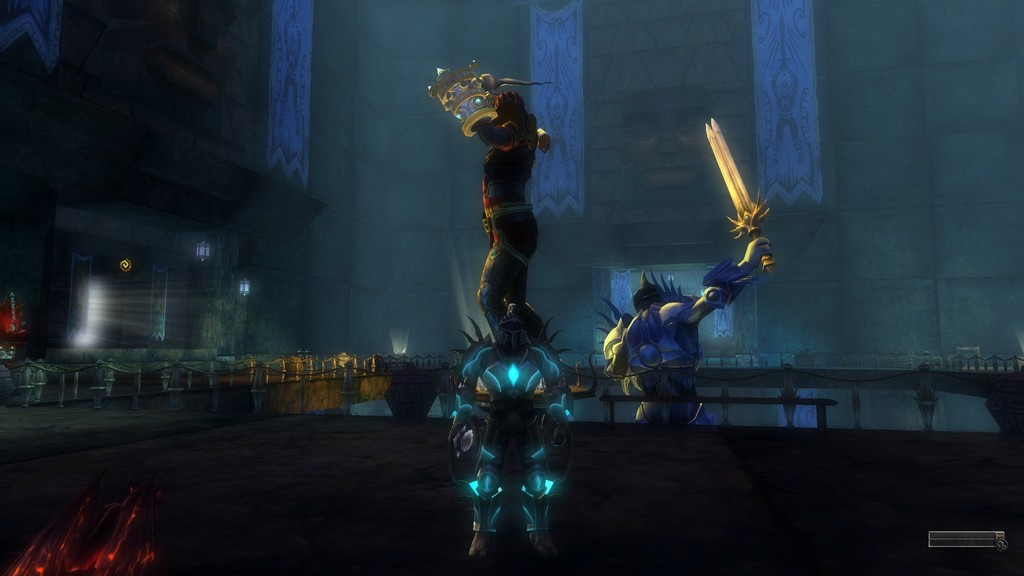Click the small square button on the bar
The image size is (1024, 576).
coord(998,536)
